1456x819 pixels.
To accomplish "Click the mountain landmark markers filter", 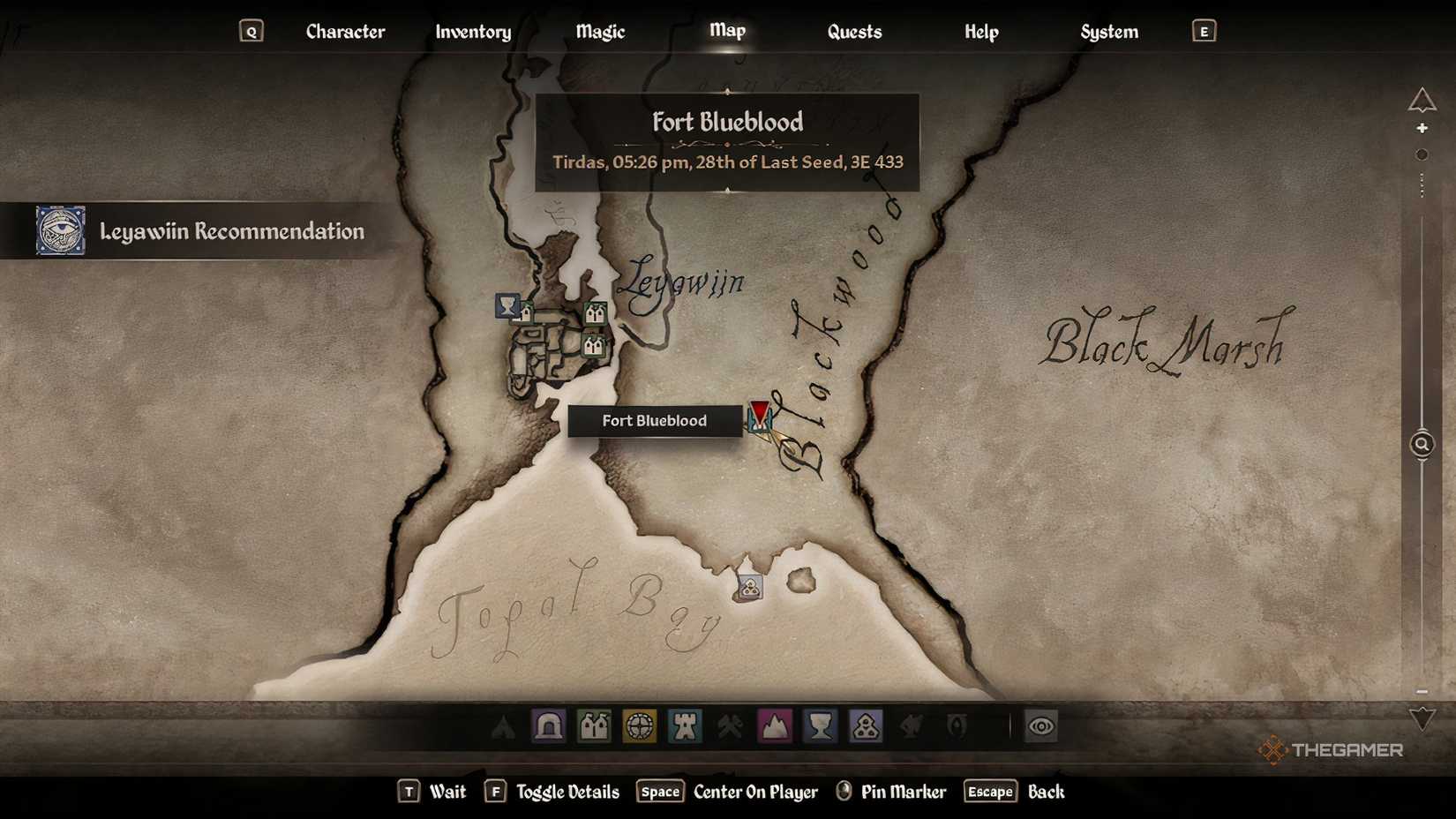I will (x=776, y=726).
